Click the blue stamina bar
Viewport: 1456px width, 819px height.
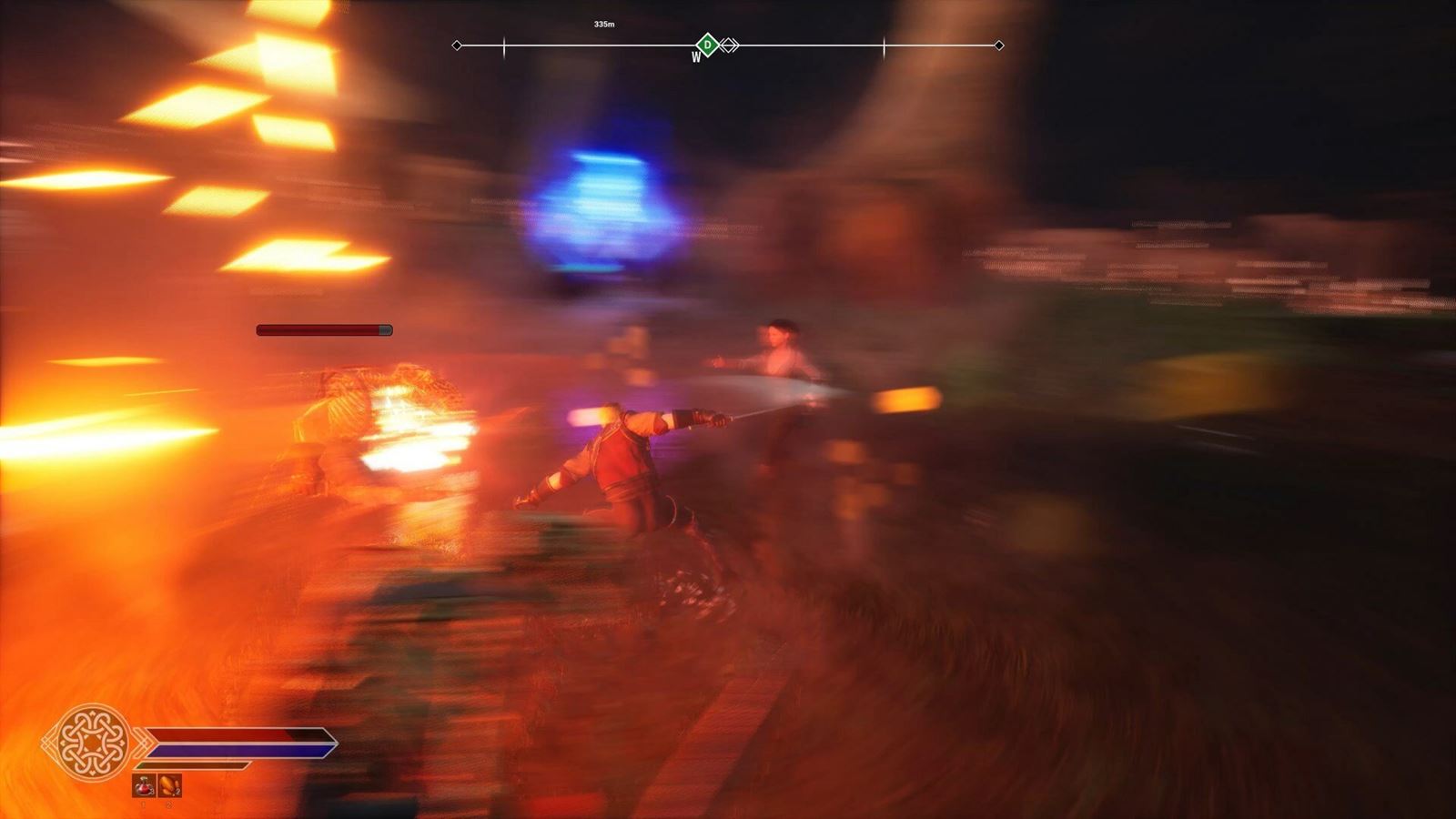click(227, 748)
